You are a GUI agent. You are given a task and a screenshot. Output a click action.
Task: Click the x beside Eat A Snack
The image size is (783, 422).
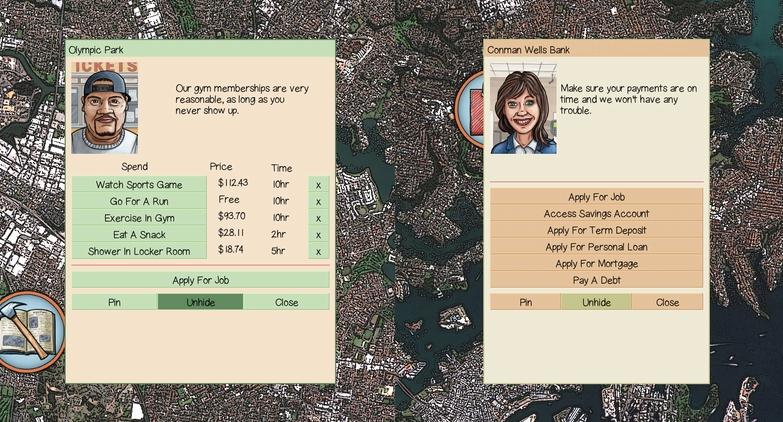tap(318, 234)
